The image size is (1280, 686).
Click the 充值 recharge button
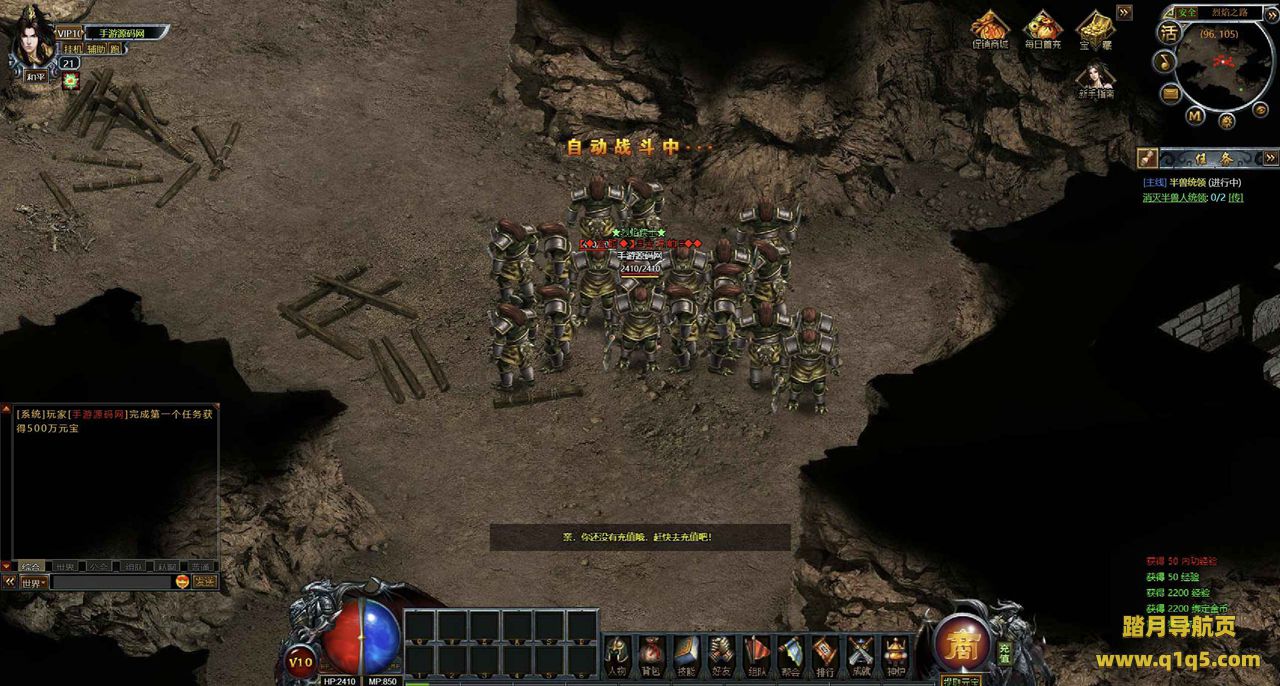tap(1004, 652)
